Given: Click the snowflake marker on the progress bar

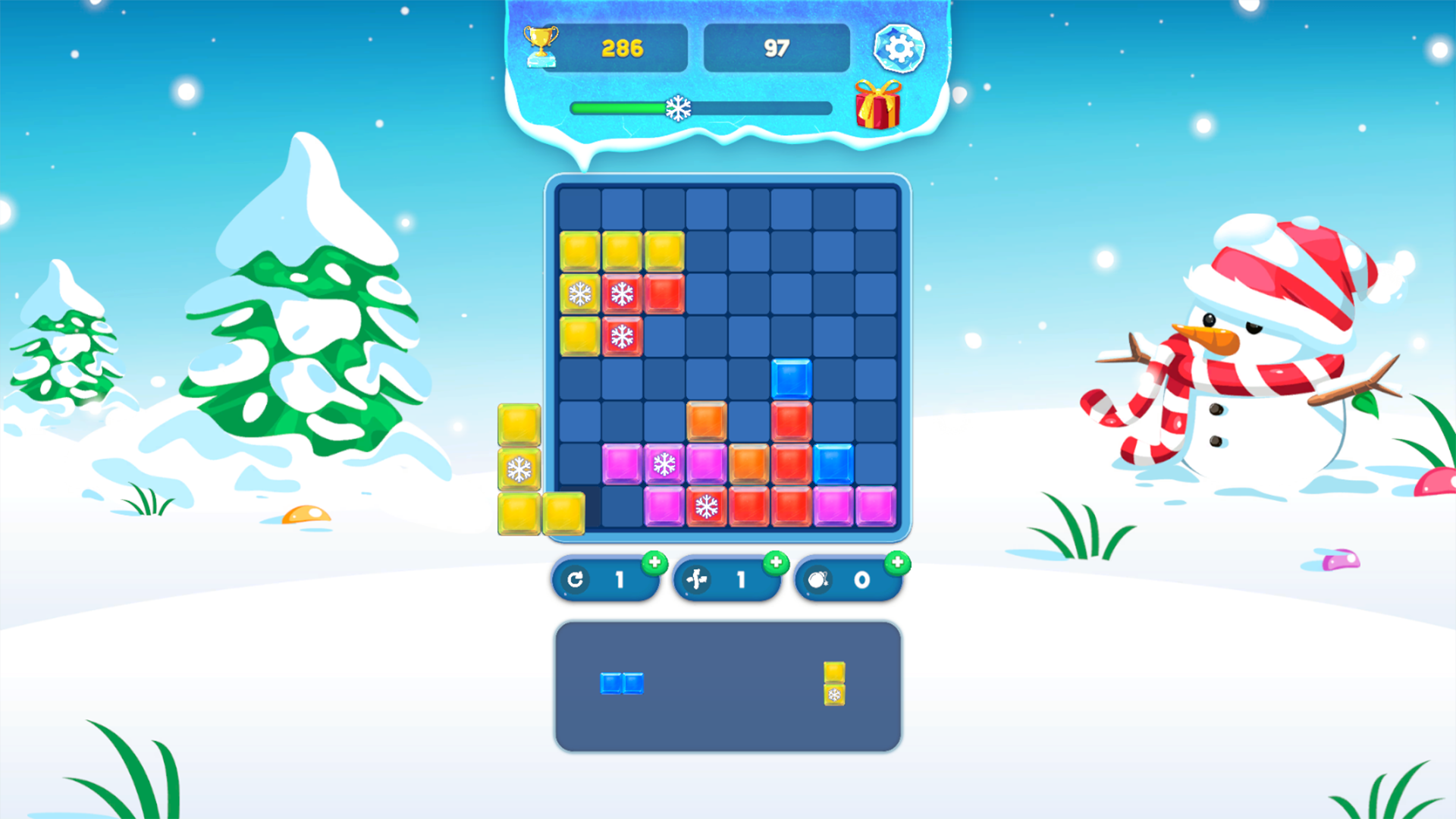Looking at the screenshot, I should pos(679,108).
